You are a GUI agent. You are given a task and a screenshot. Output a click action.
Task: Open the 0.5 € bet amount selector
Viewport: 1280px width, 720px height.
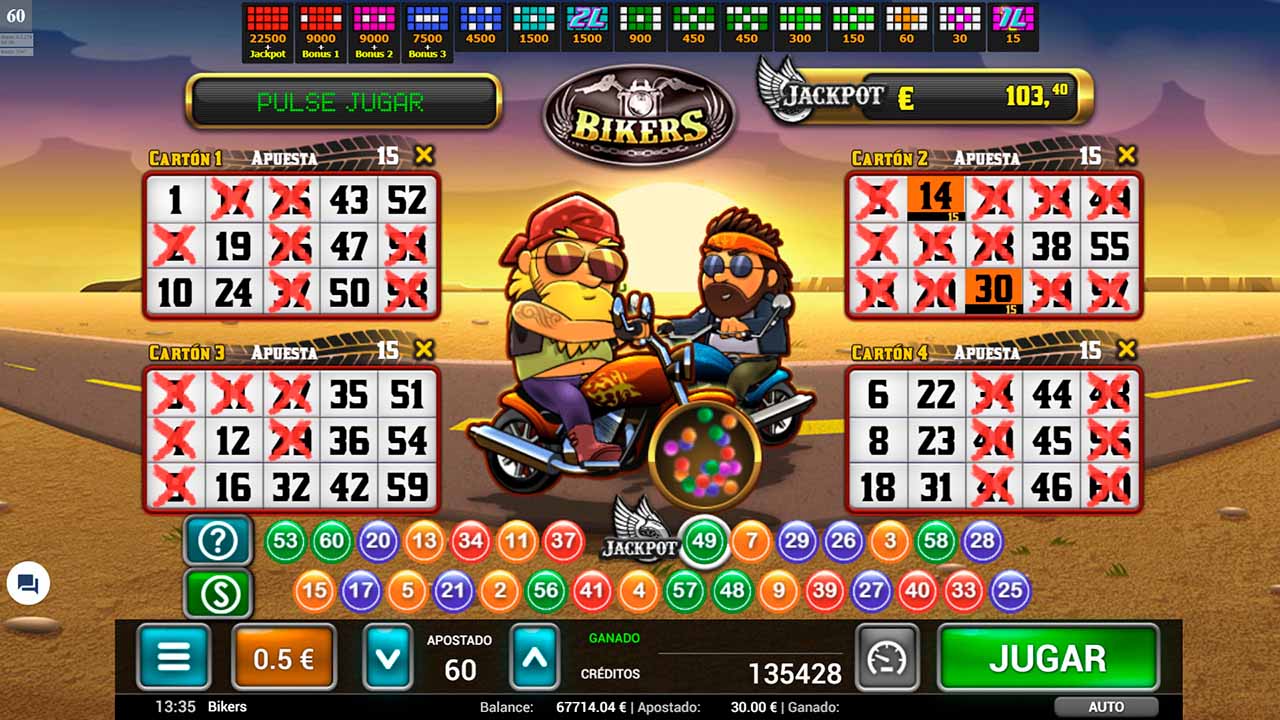[x=283, y=657]
